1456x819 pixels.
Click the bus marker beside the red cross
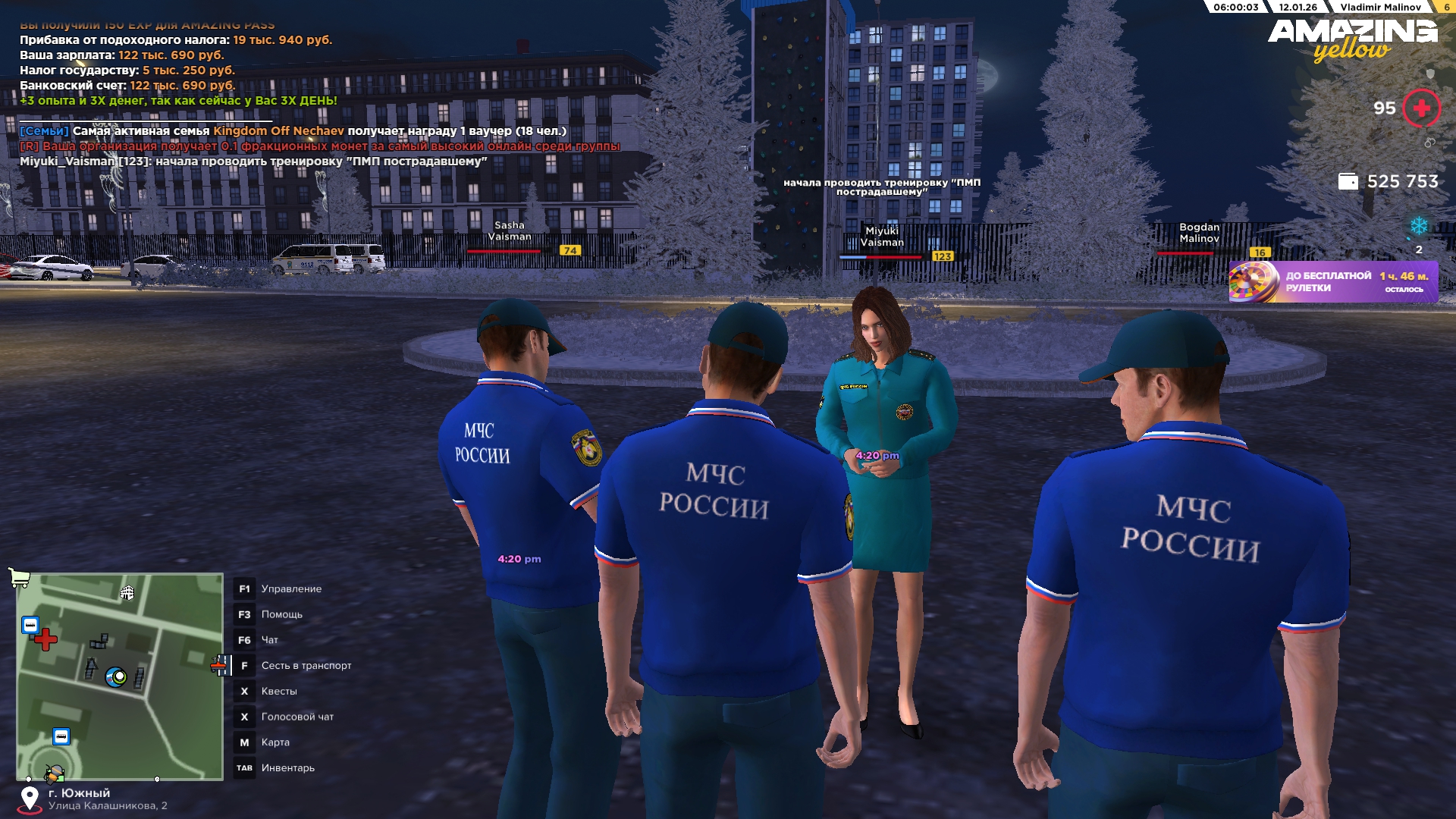coord(30,625)
